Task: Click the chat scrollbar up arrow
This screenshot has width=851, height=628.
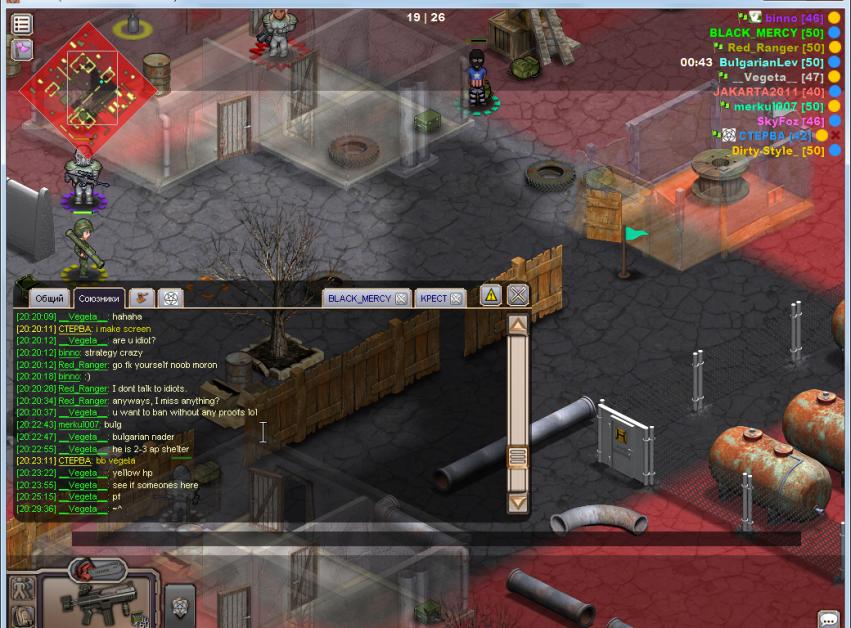Action: coord(517,325)
